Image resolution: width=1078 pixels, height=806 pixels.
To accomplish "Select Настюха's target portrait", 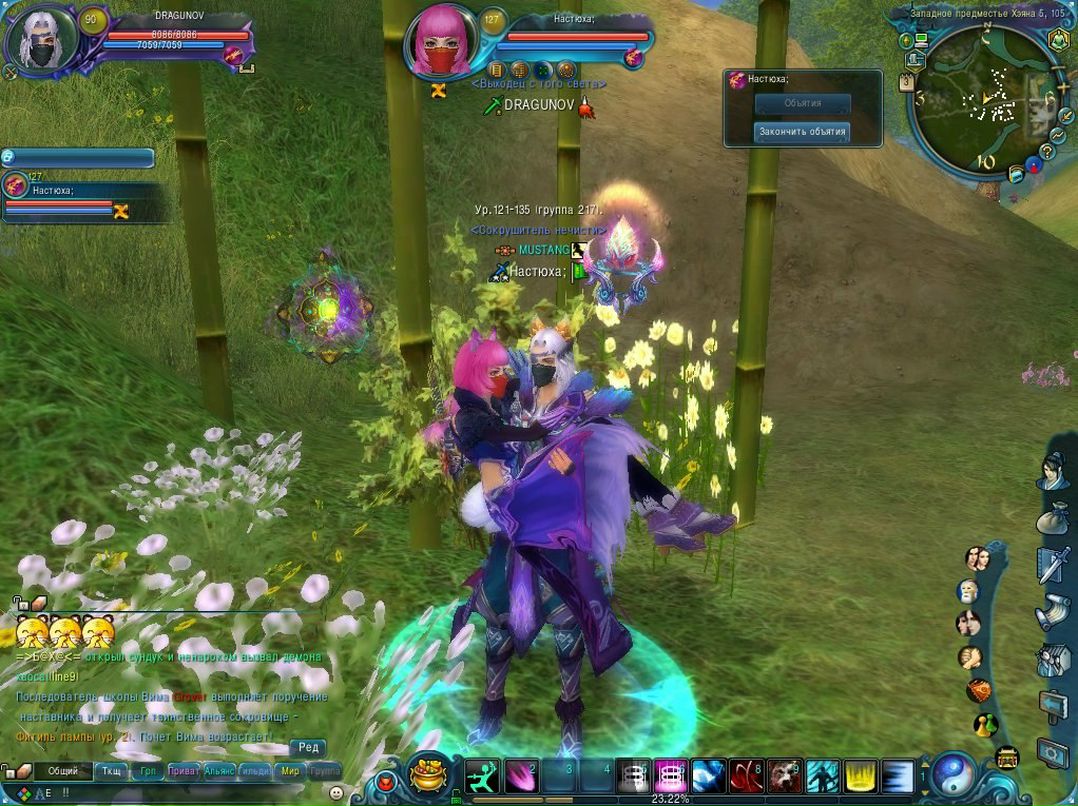I will 440,40.
